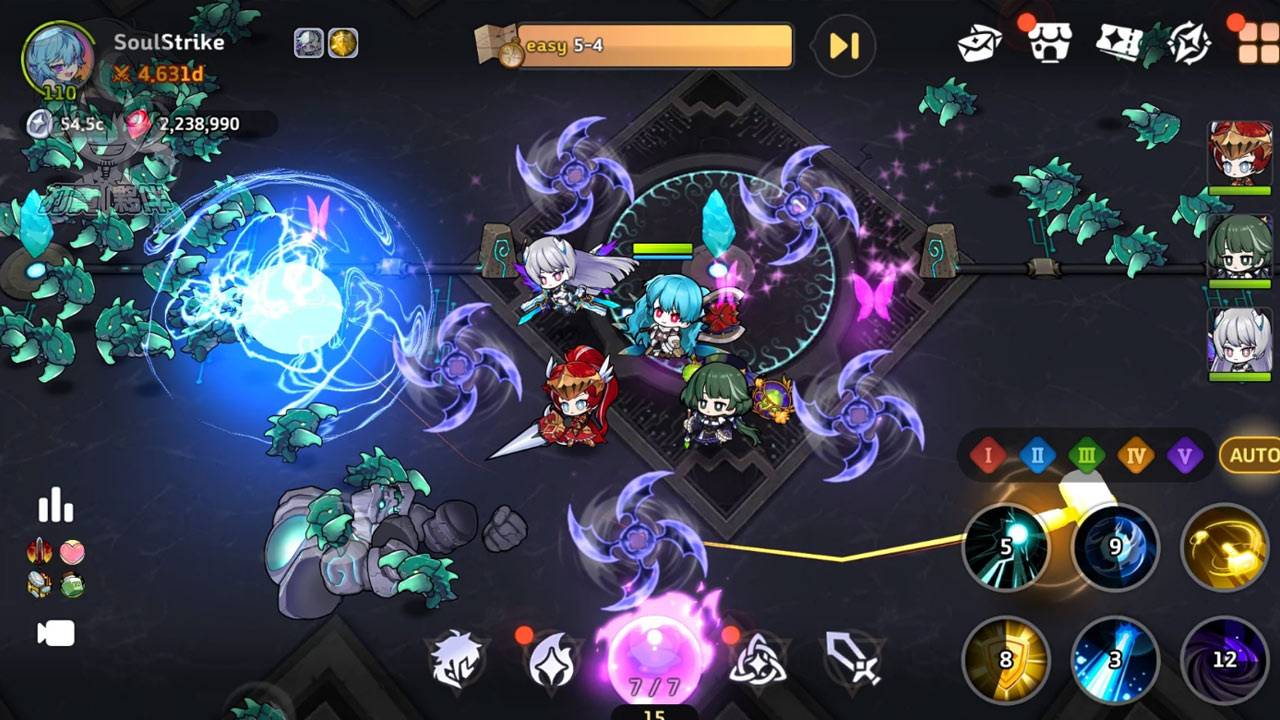Open the crossed sword equipment menu
The image size is (1280, 720).
[x=853, y=659]
